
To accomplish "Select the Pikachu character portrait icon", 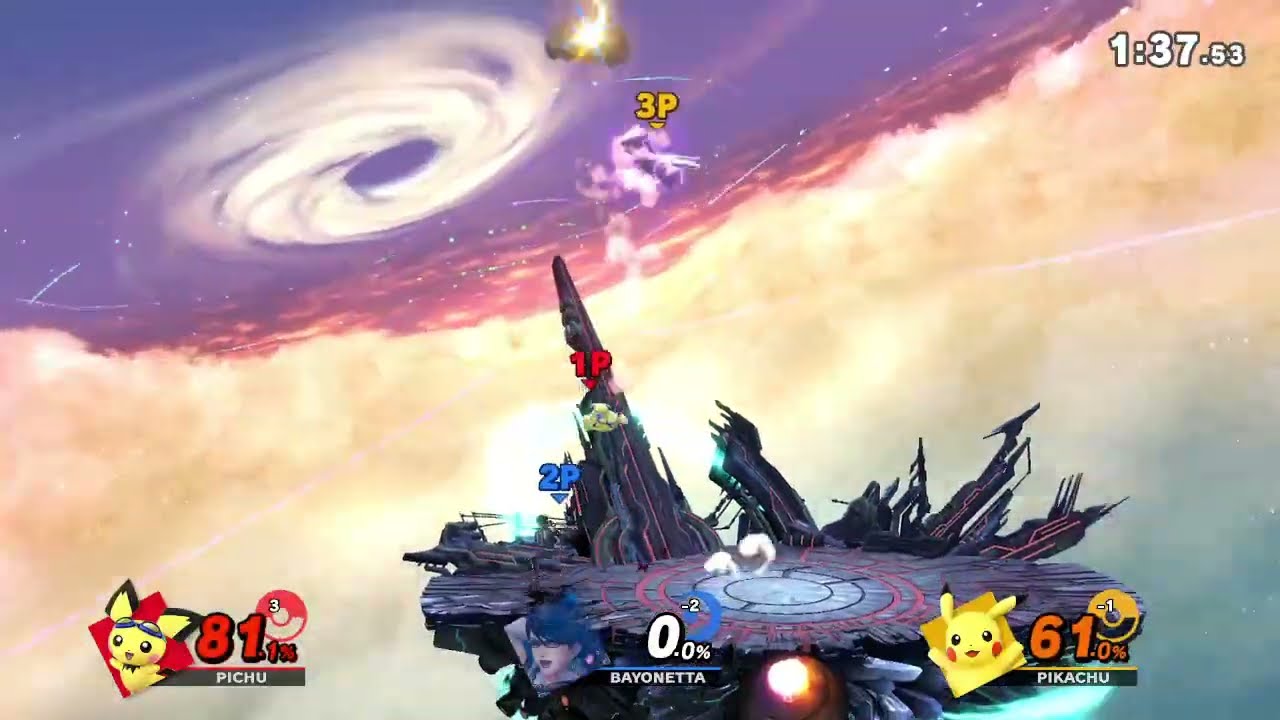I will click(x=967, y=641).
